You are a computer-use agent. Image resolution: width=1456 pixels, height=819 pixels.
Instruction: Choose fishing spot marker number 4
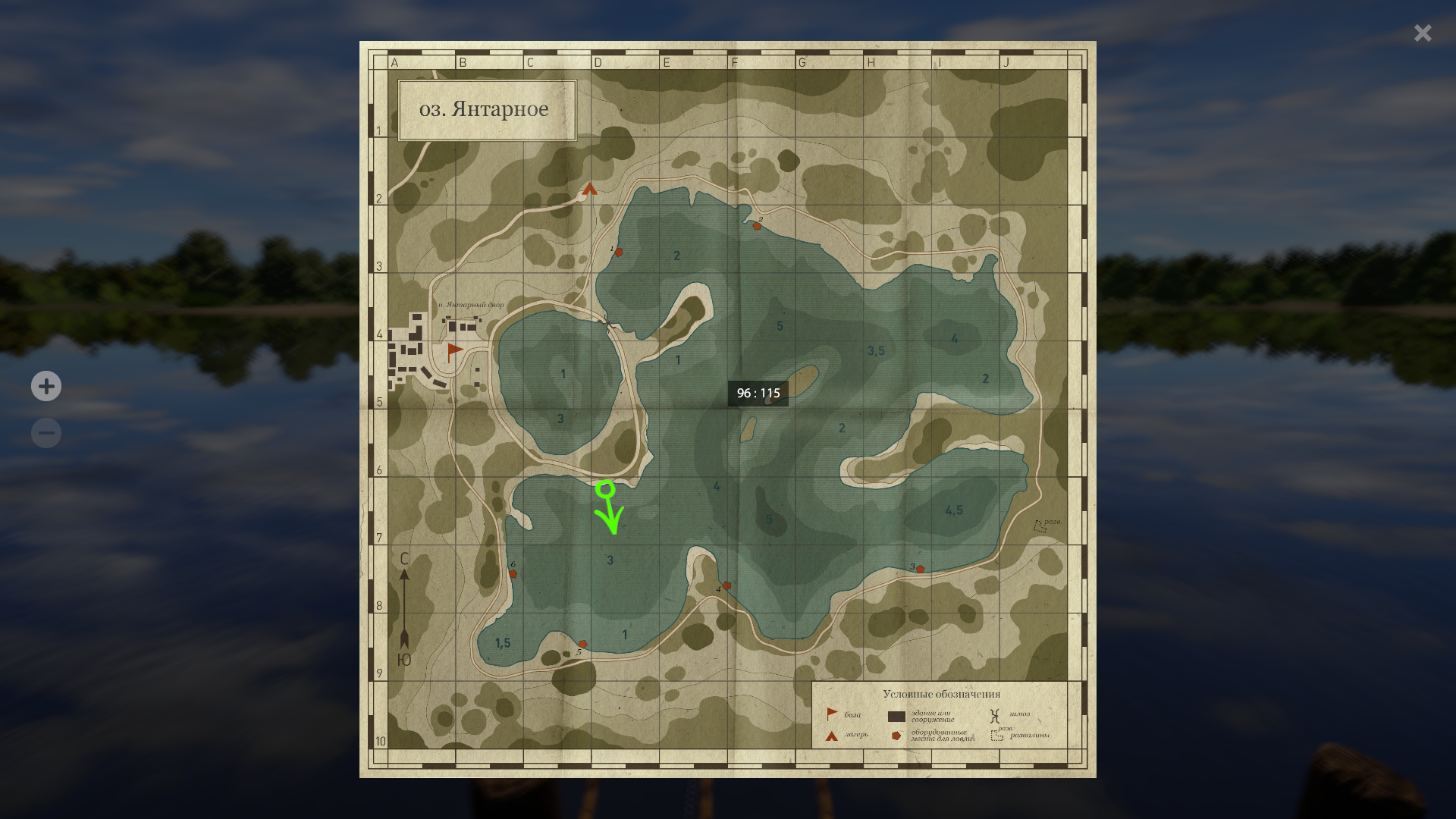727,585
